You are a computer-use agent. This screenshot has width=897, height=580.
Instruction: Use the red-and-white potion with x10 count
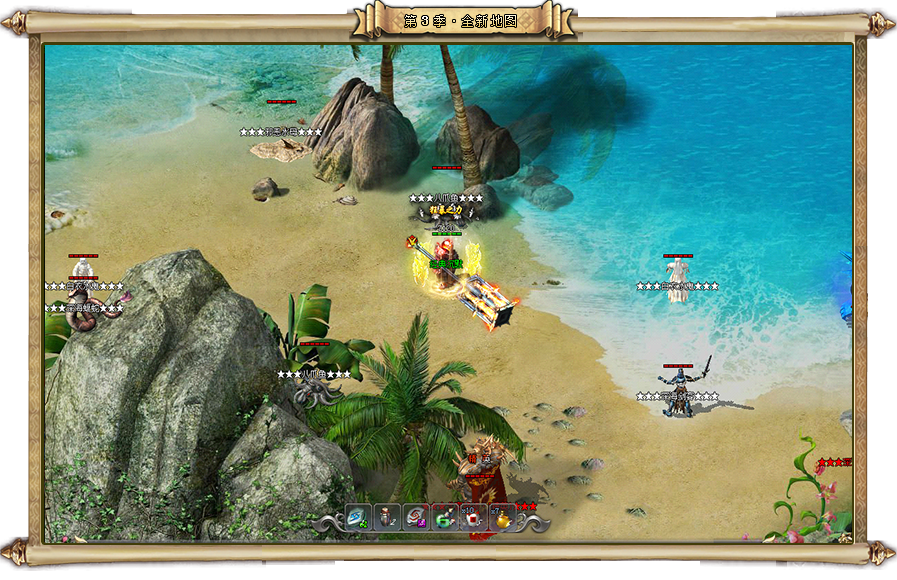point(473,518)
